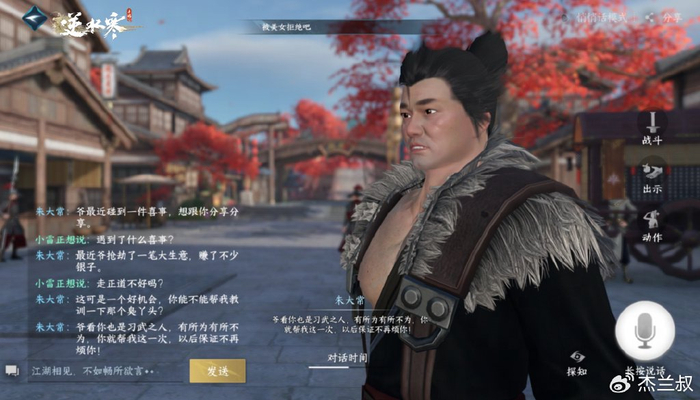Click the speech bubble icon beside chat input
The image size is (700, 400).
point(12,371)
